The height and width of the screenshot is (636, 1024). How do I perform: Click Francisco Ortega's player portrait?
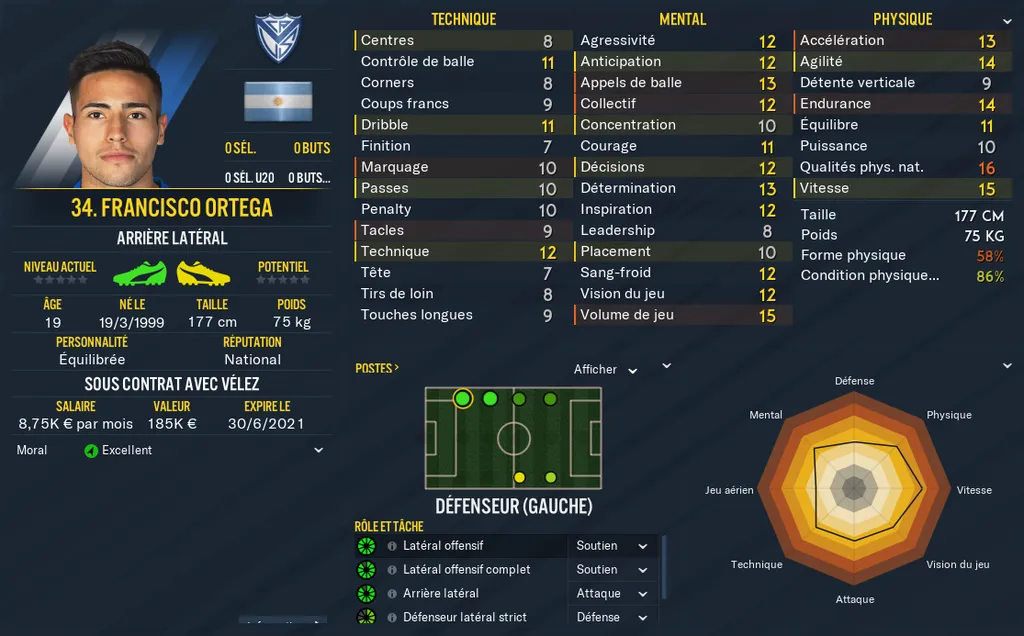coord(118,115)
